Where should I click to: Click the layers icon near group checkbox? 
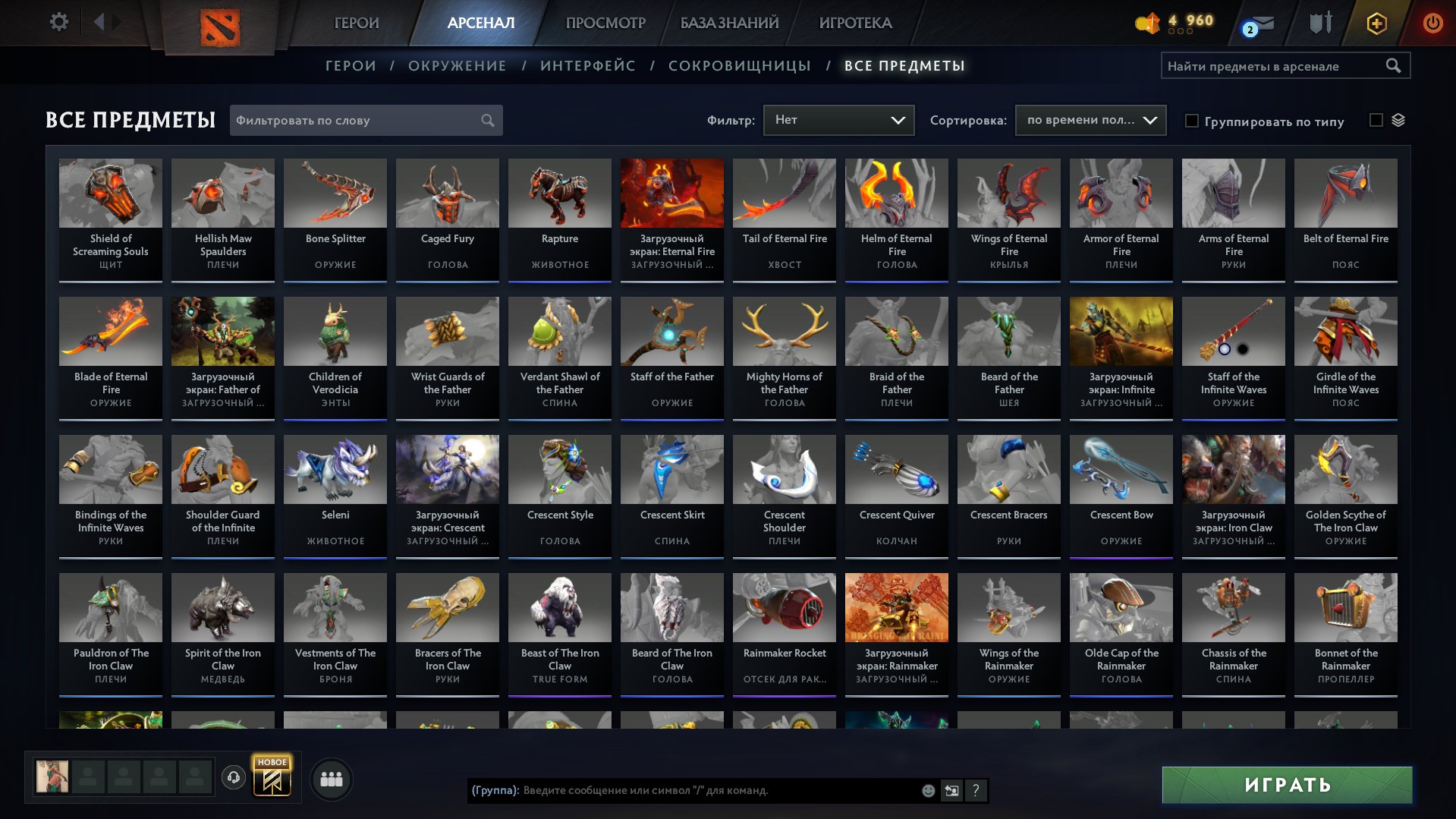1398,120
